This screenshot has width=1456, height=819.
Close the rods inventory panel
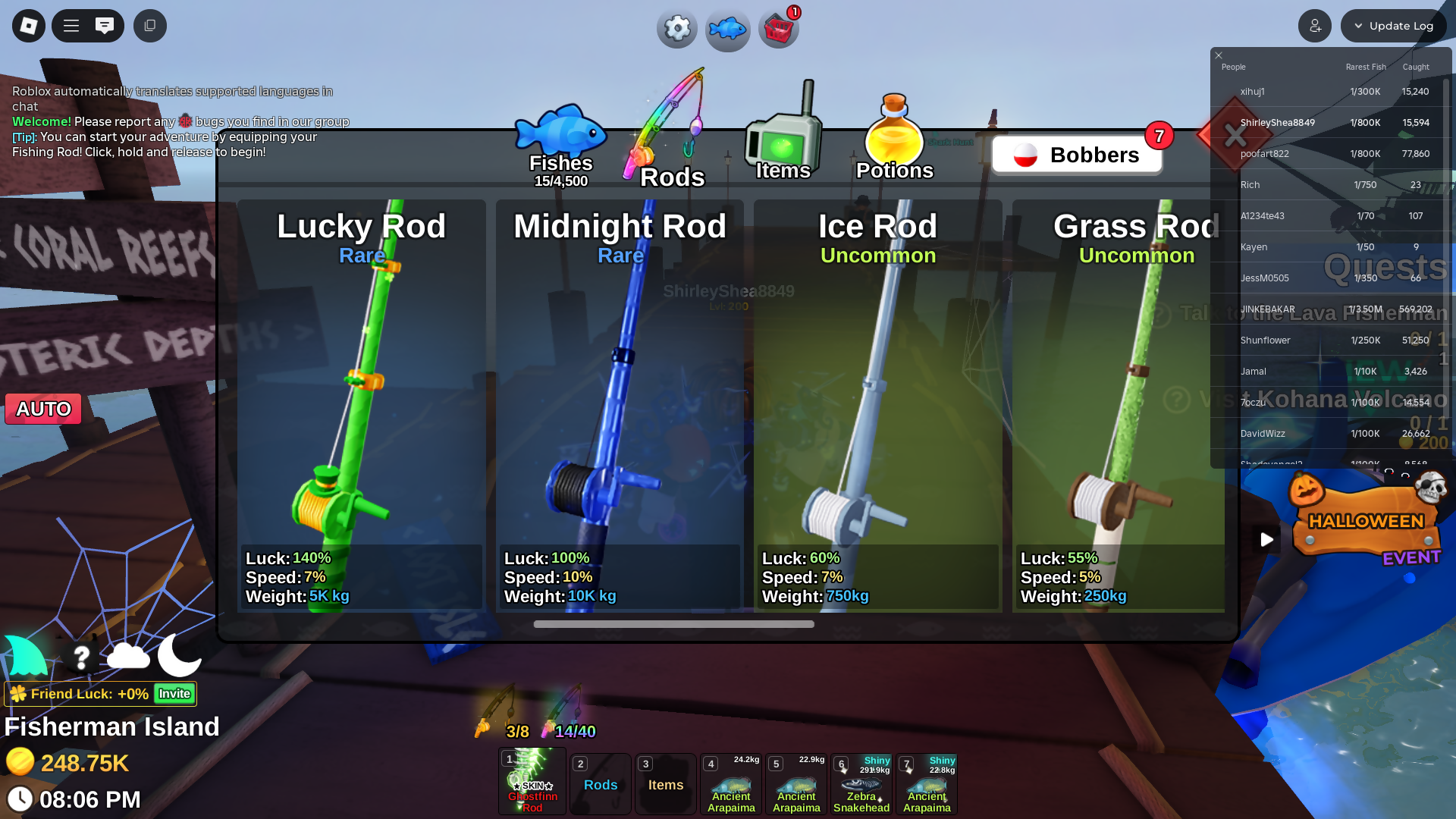[1235, 136]
